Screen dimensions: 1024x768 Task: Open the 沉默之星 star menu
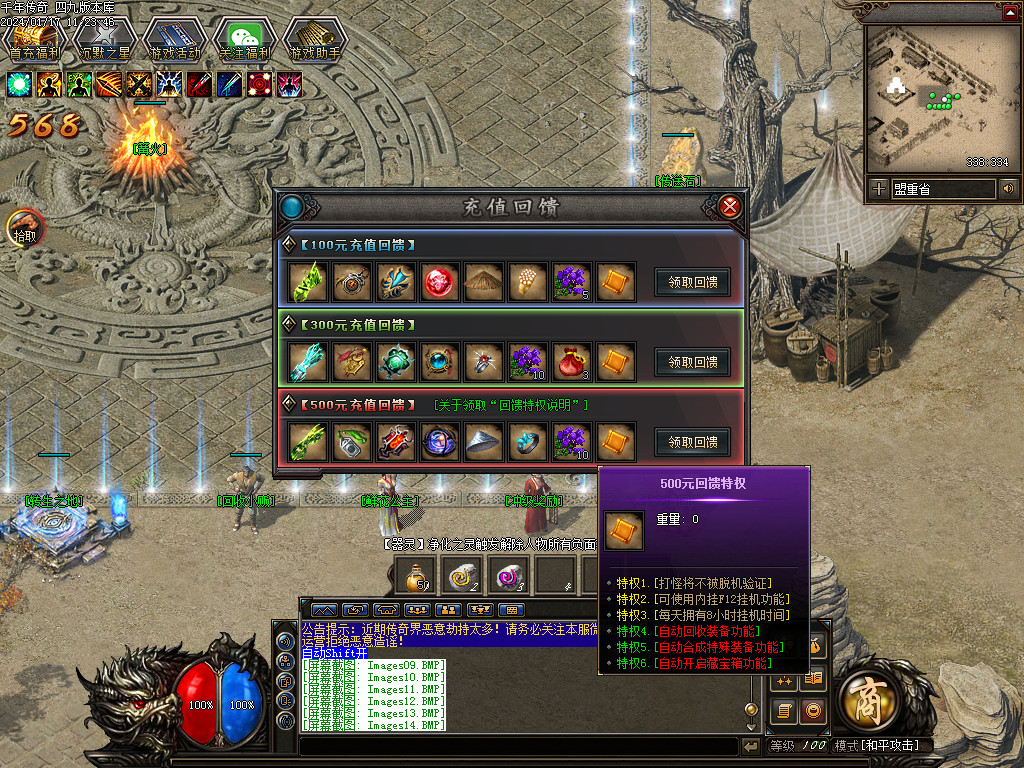(104, 38)
